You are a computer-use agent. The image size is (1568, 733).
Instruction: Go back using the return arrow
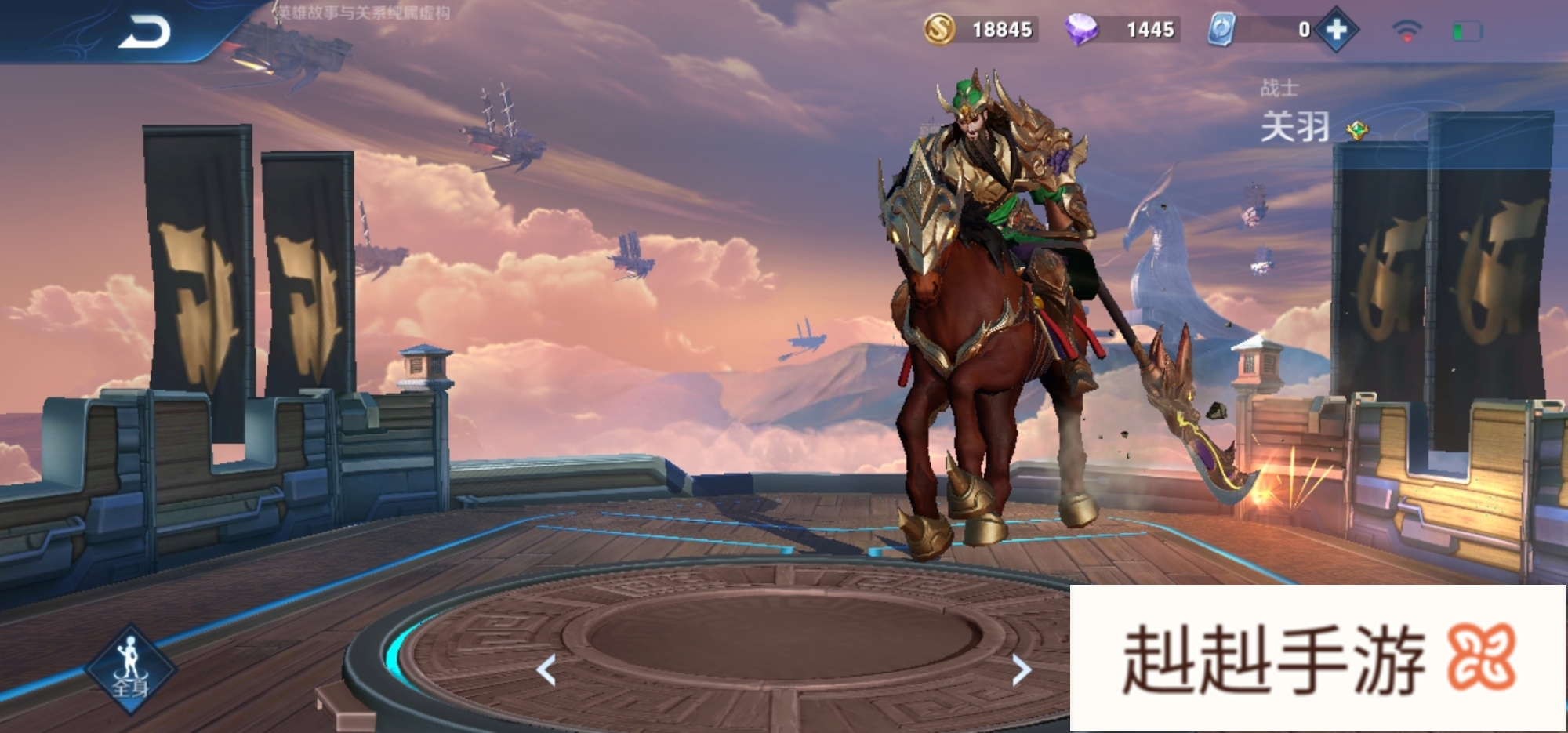click(144, 32)
